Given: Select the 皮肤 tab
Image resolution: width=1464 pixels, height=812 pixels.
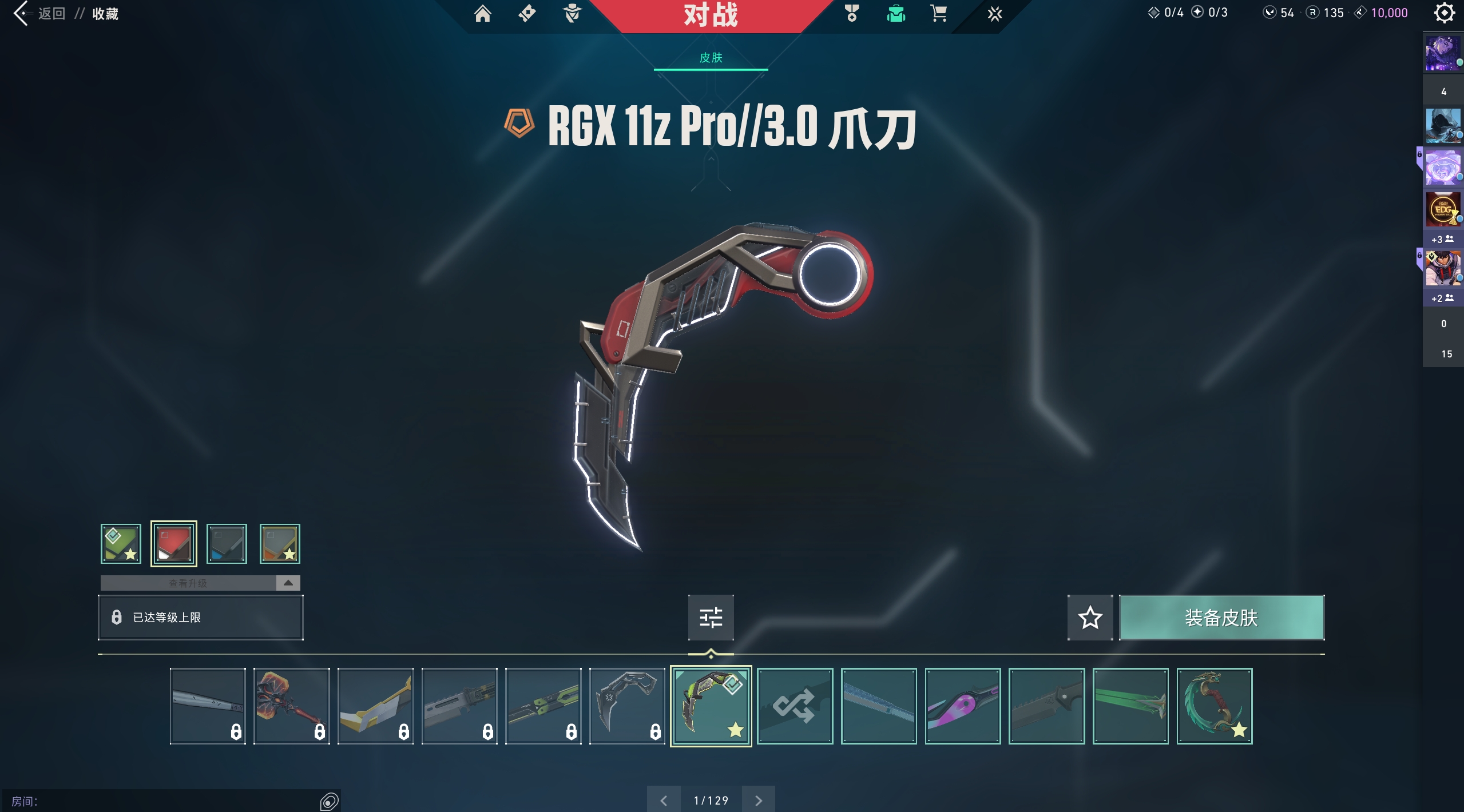Looking at the screenshot, I should click(x=711, y=58).
